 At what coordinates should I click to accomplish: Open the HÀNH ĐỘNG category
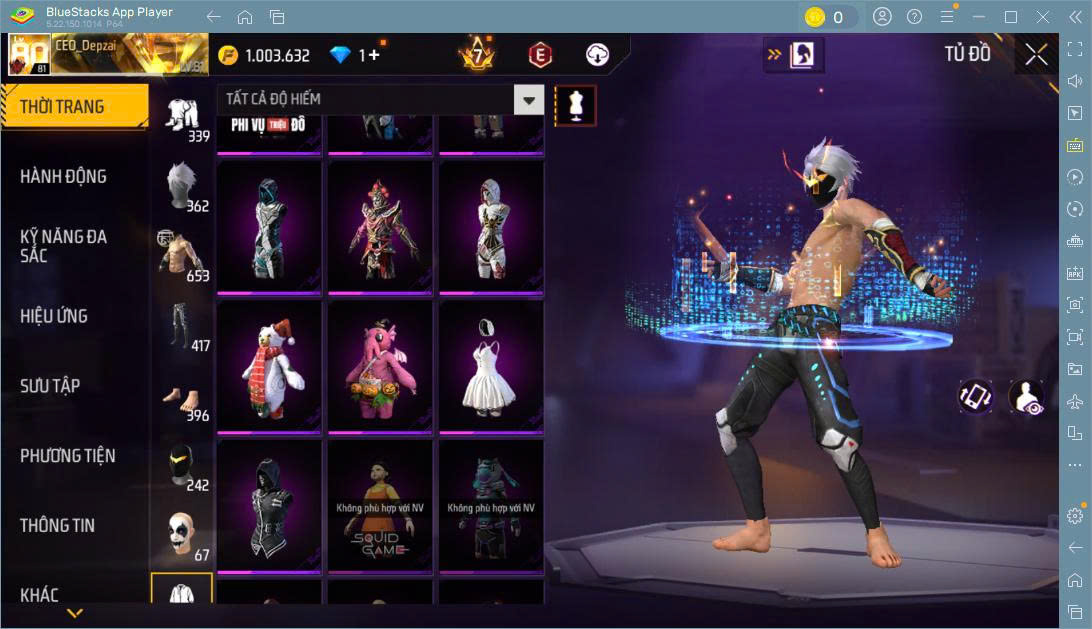click(x=64, y=177)
